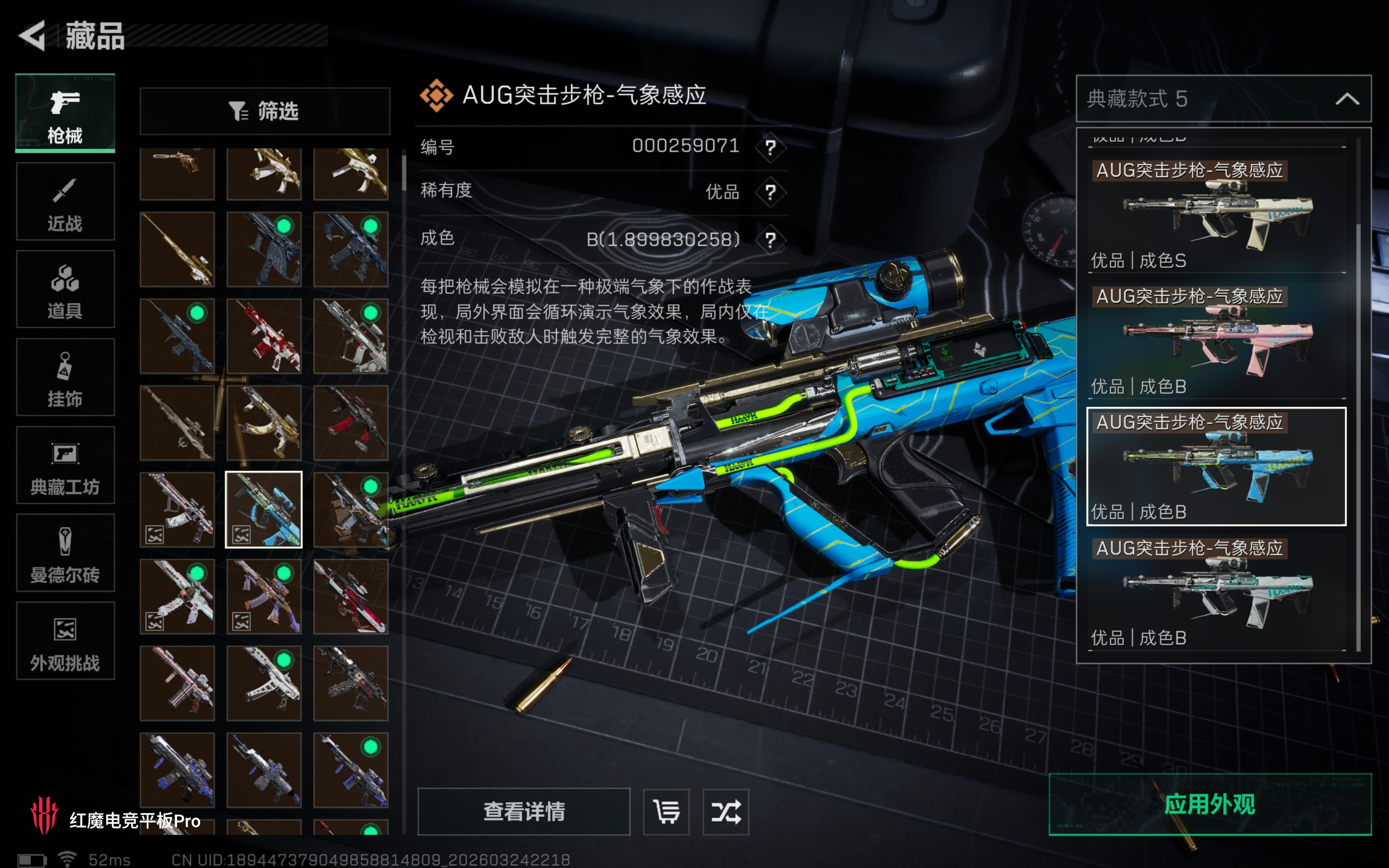Click 查看详情 to view details
Viewport: 1389px width, 868px height.
point(523,811)
